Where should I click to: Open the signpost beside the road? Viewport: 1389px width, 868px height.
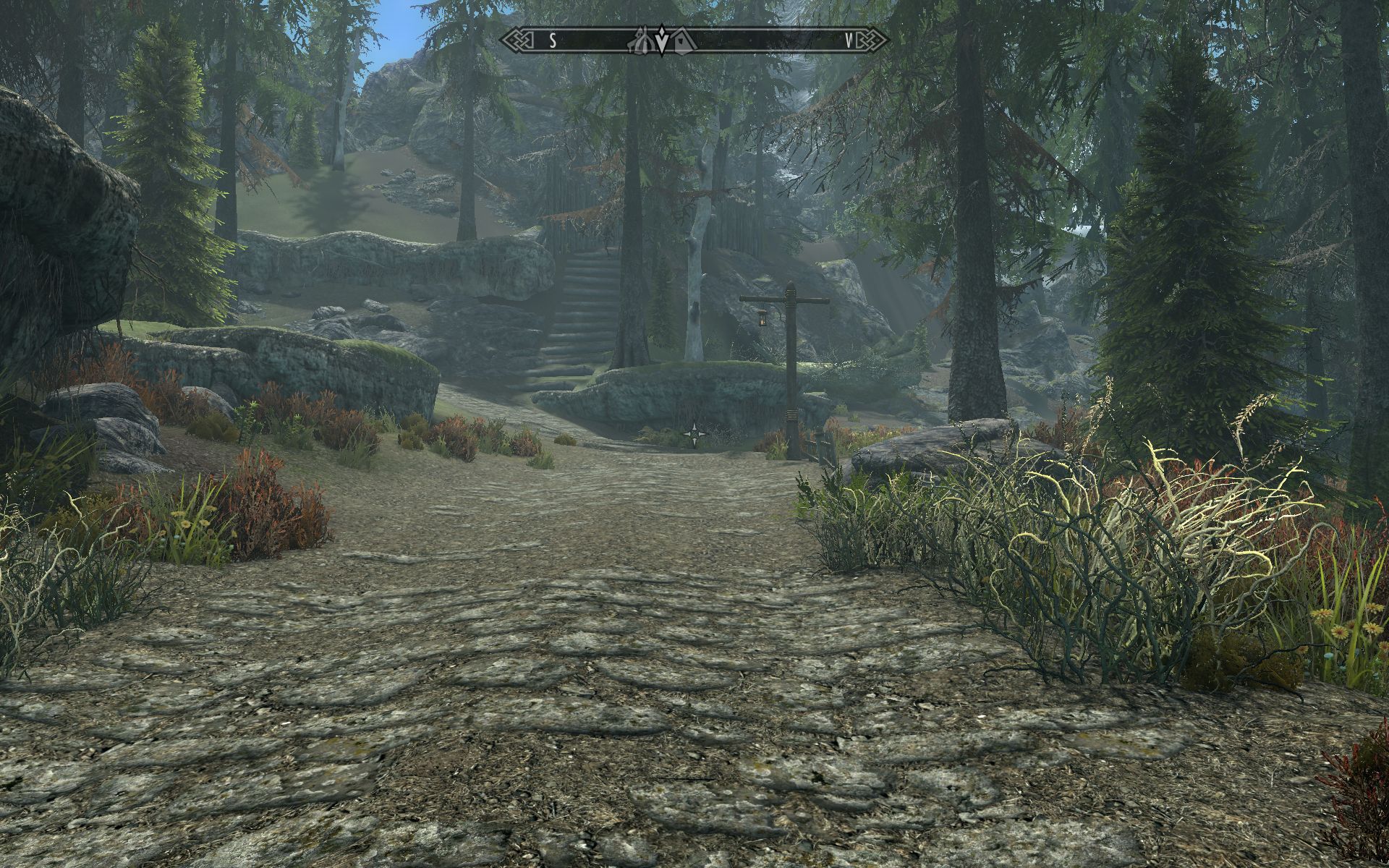(x=792, y=347)
